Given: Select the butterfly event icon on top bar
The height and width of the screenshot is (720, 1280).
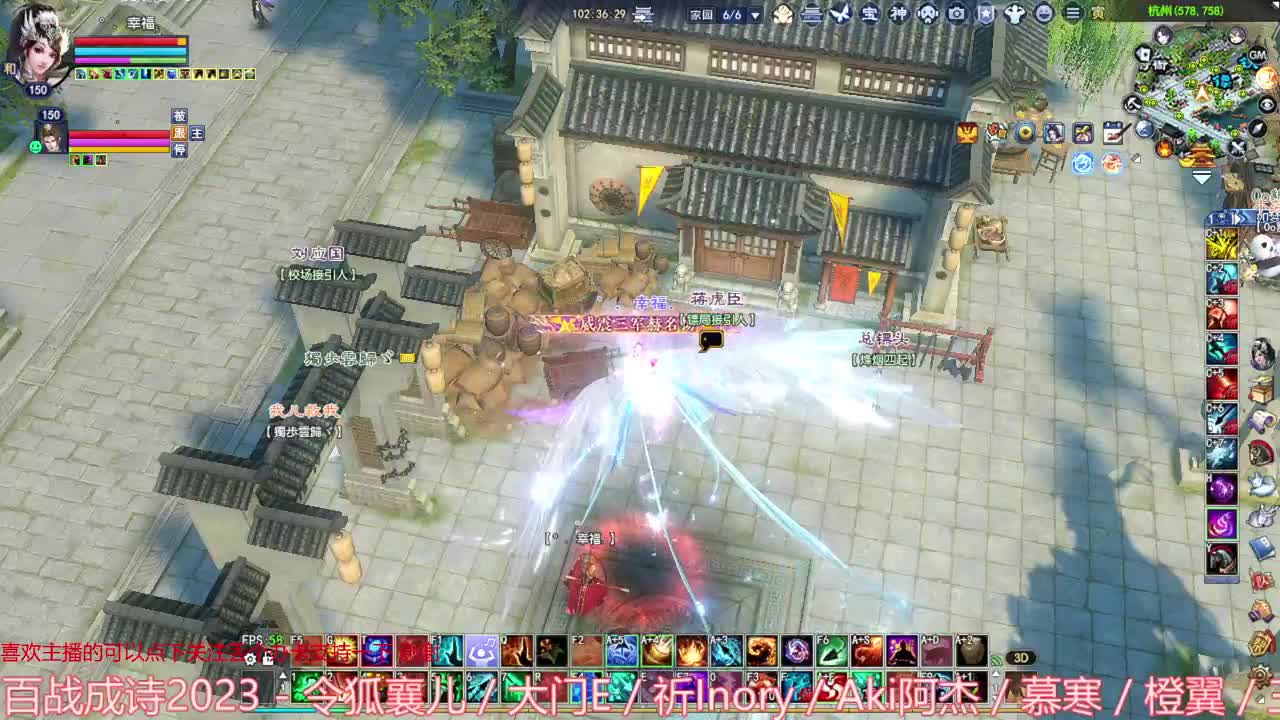Looking at the screenshot, I should click(840, 13).
